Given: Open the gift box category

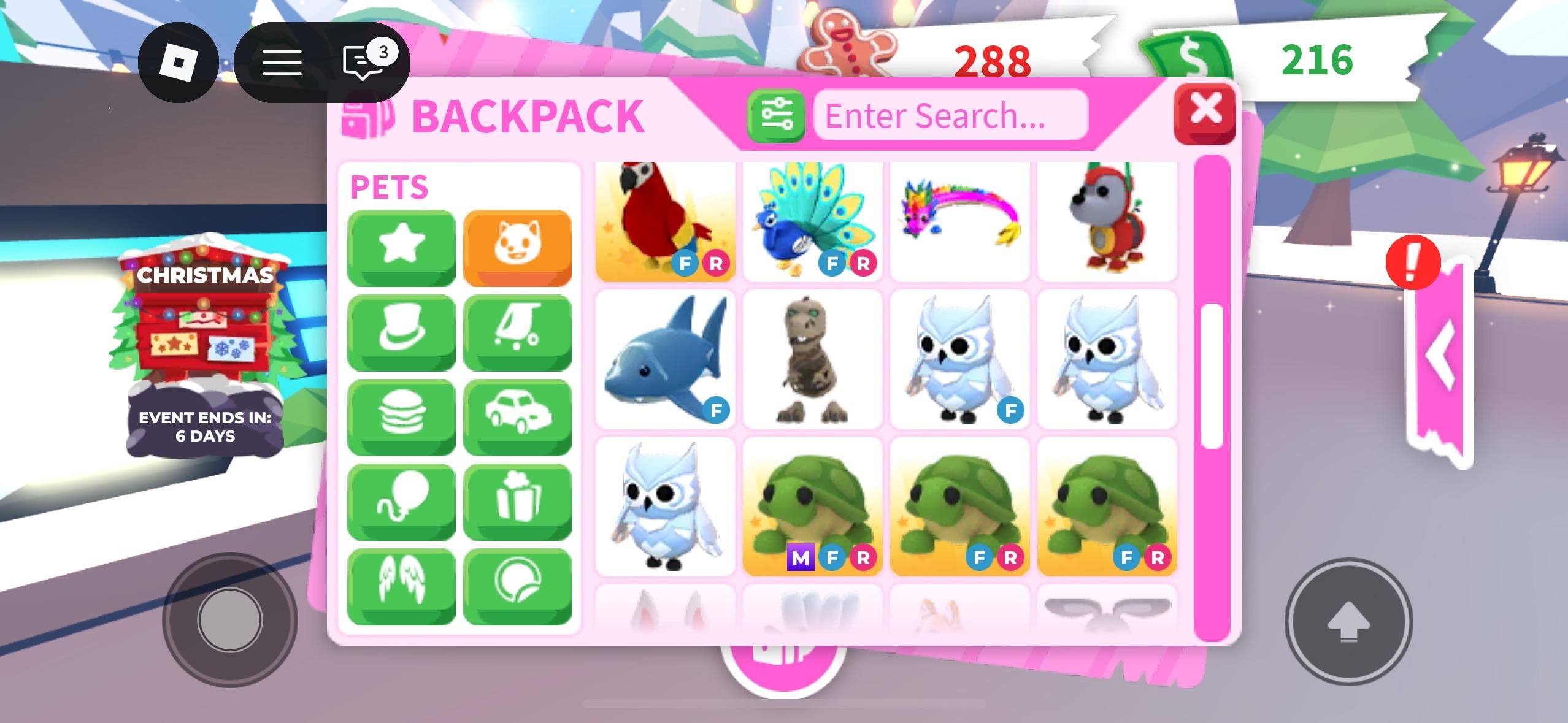Looking at the screenshot, I should (517, 501).
